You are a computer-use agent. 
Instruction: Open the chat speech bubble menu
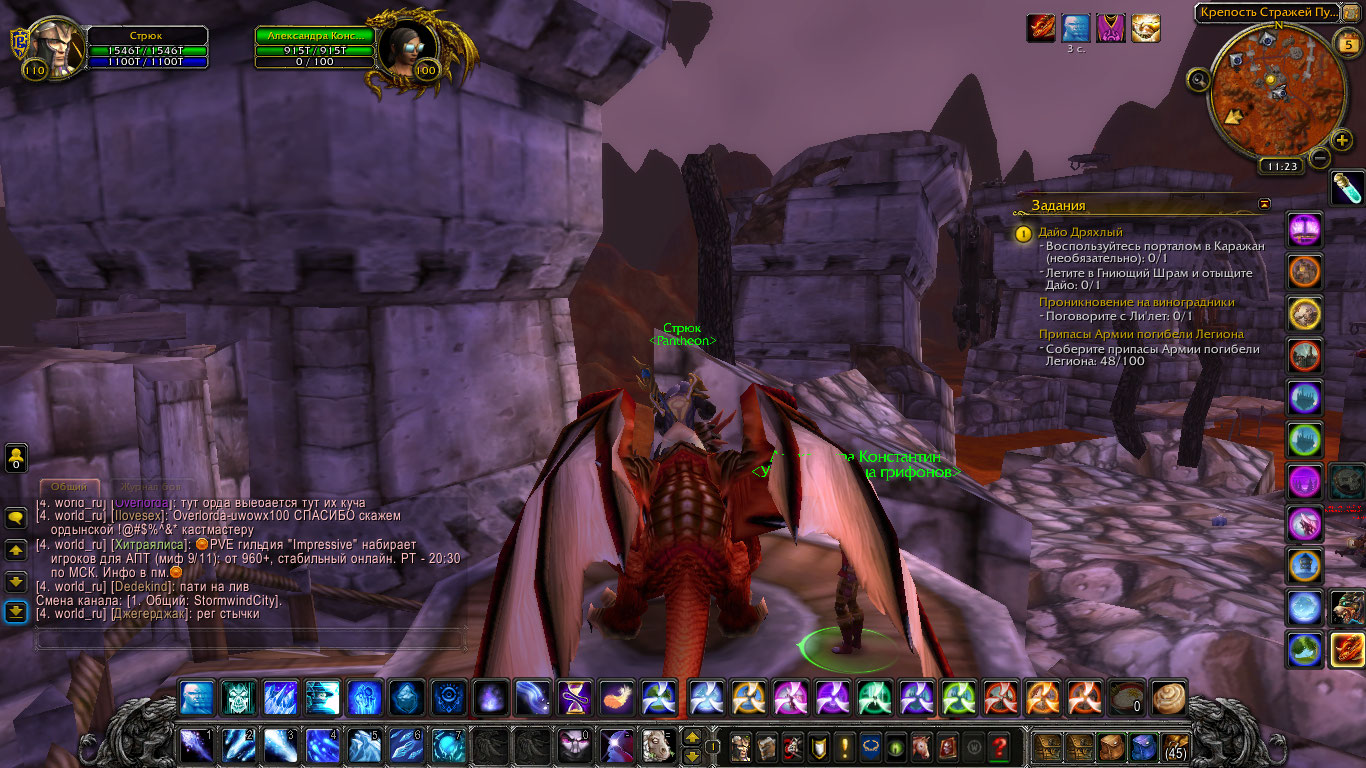click(16, 518)
